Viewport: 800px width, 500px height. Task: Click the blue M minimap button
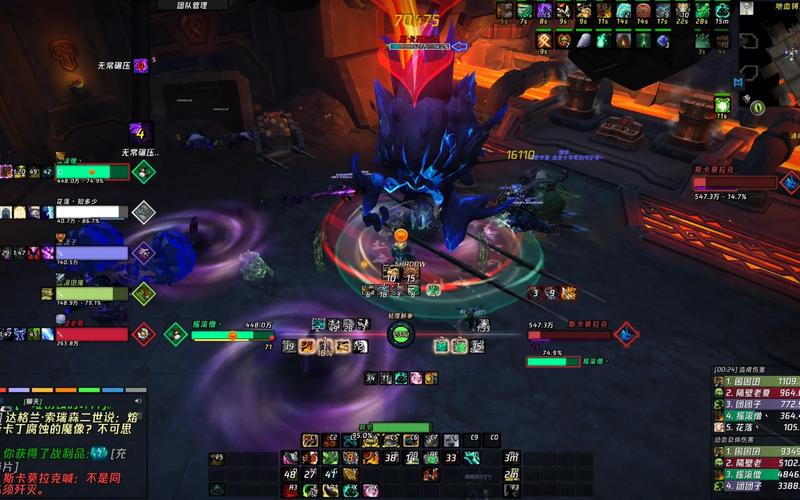(737, 82)
